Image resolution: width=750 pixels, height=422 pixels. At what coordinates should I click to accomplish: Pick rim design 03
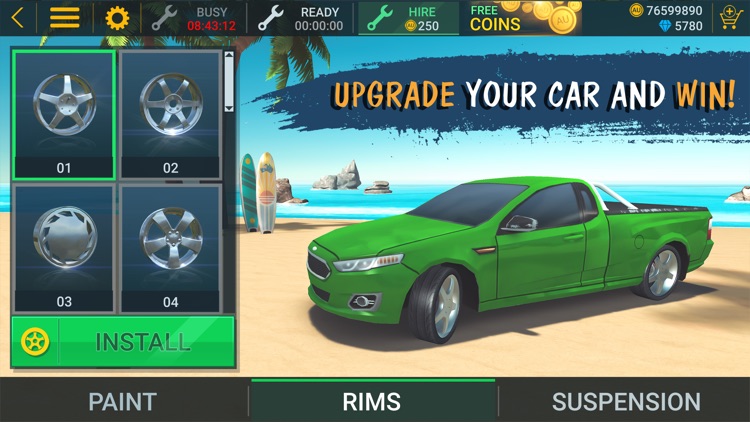tap(64, 247)
